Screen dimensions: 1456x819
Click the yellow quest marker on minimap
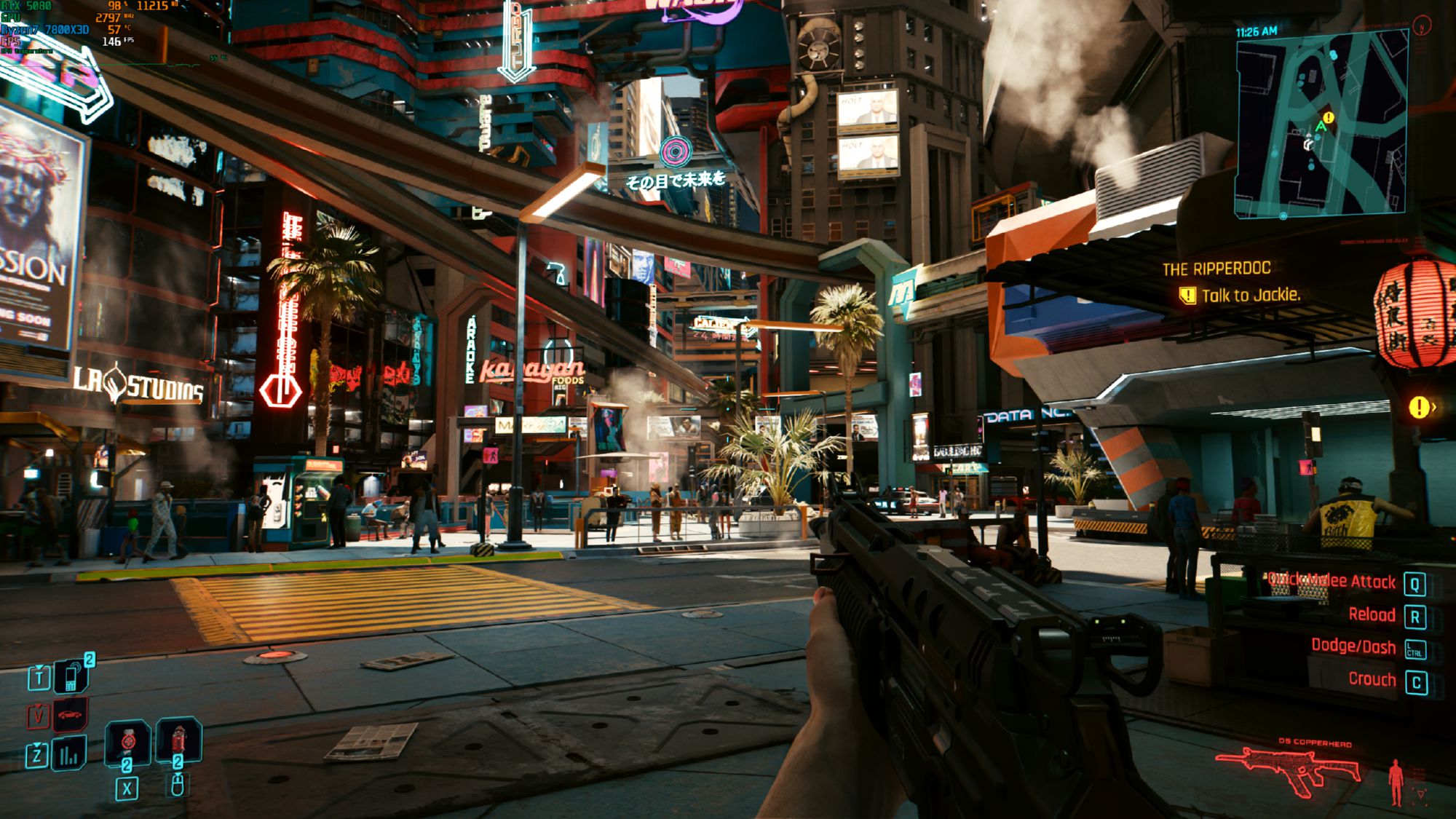1329,117
